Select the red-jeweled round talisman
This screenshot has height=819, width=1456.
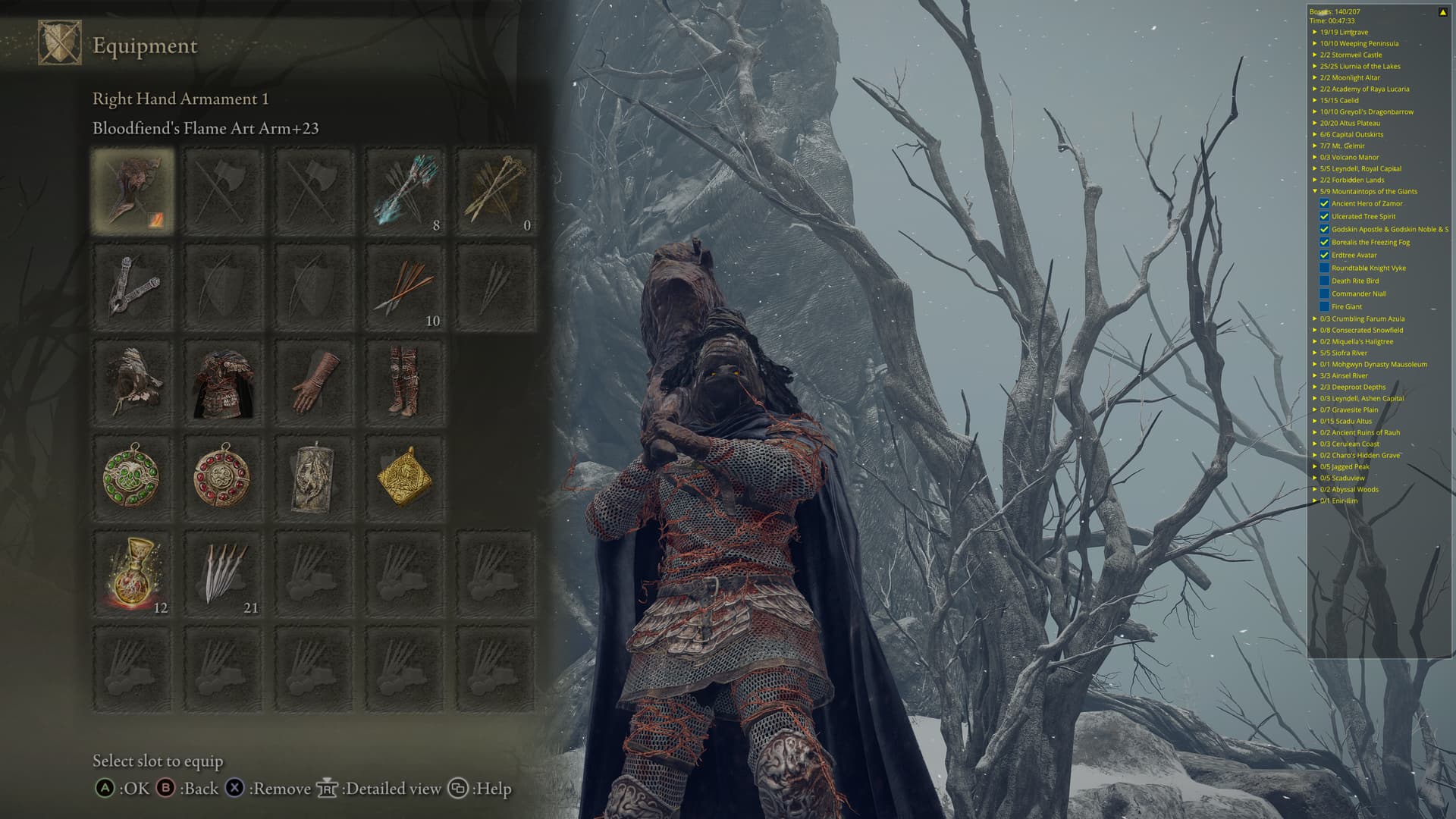(x=223, y=478)
